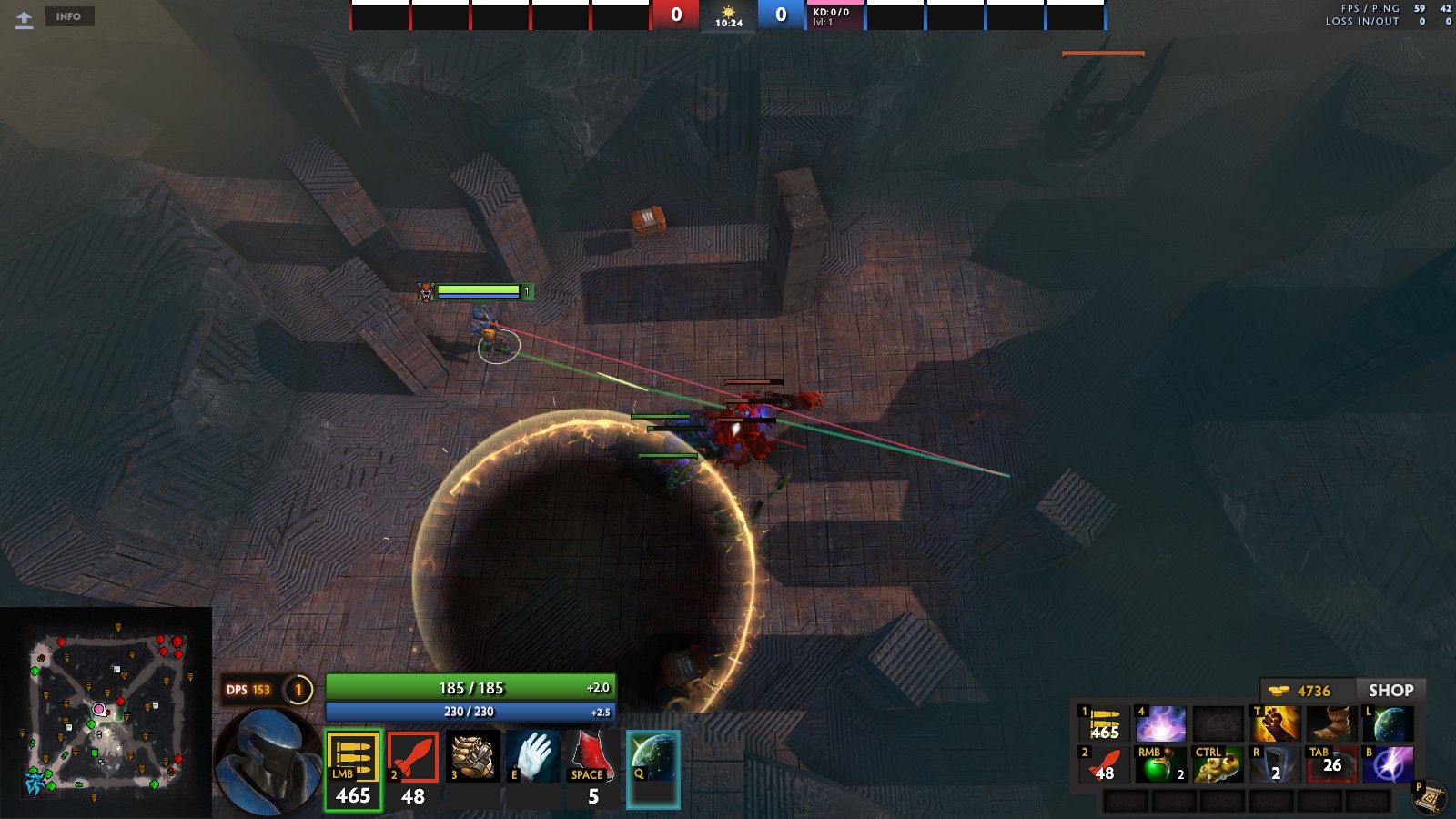
Task: Use the green potion flask item
Action: (x=1161, y=764)
